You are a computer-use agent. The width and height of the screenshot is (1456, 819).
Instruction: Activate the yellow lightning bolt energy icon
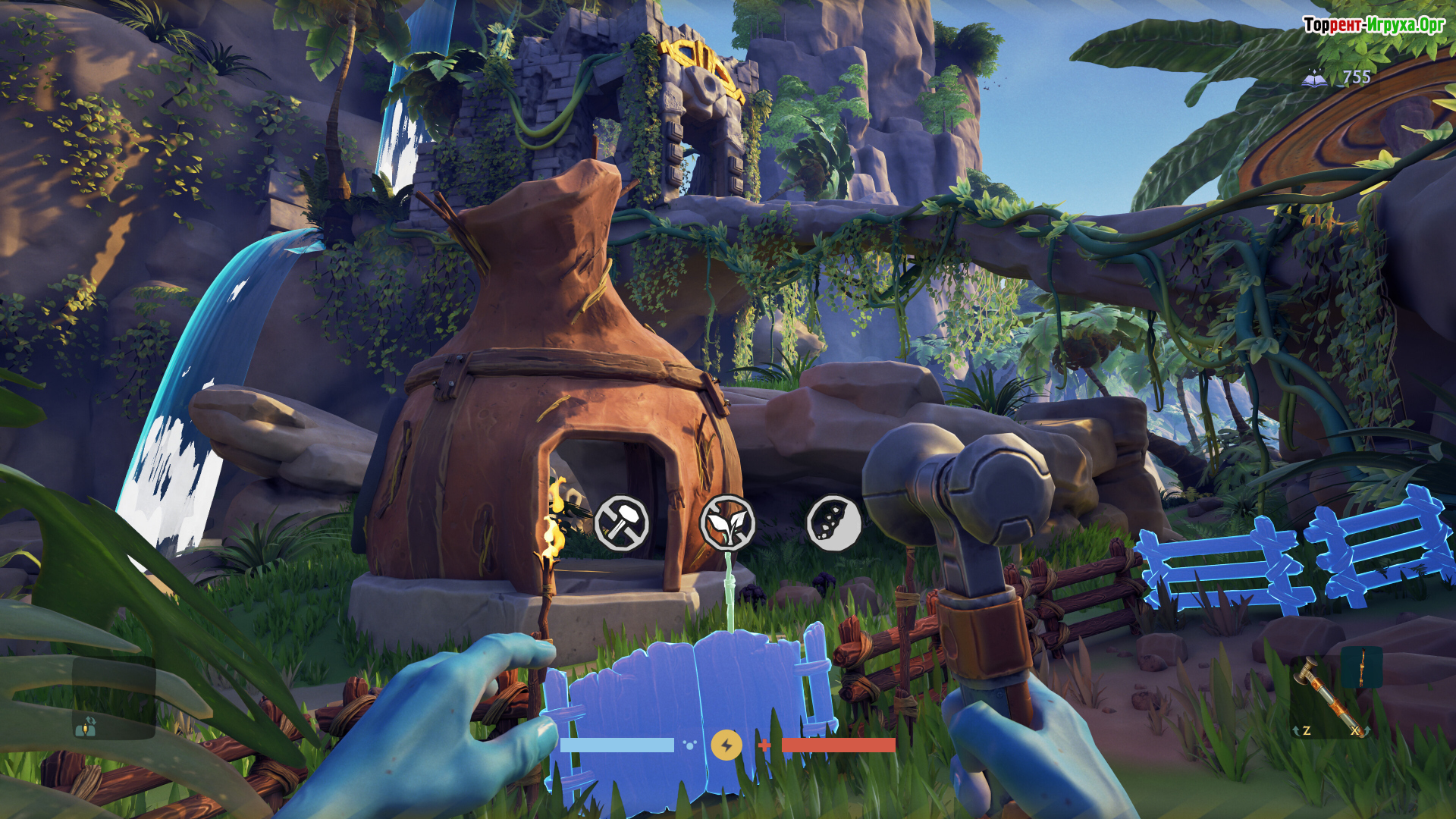726,745
